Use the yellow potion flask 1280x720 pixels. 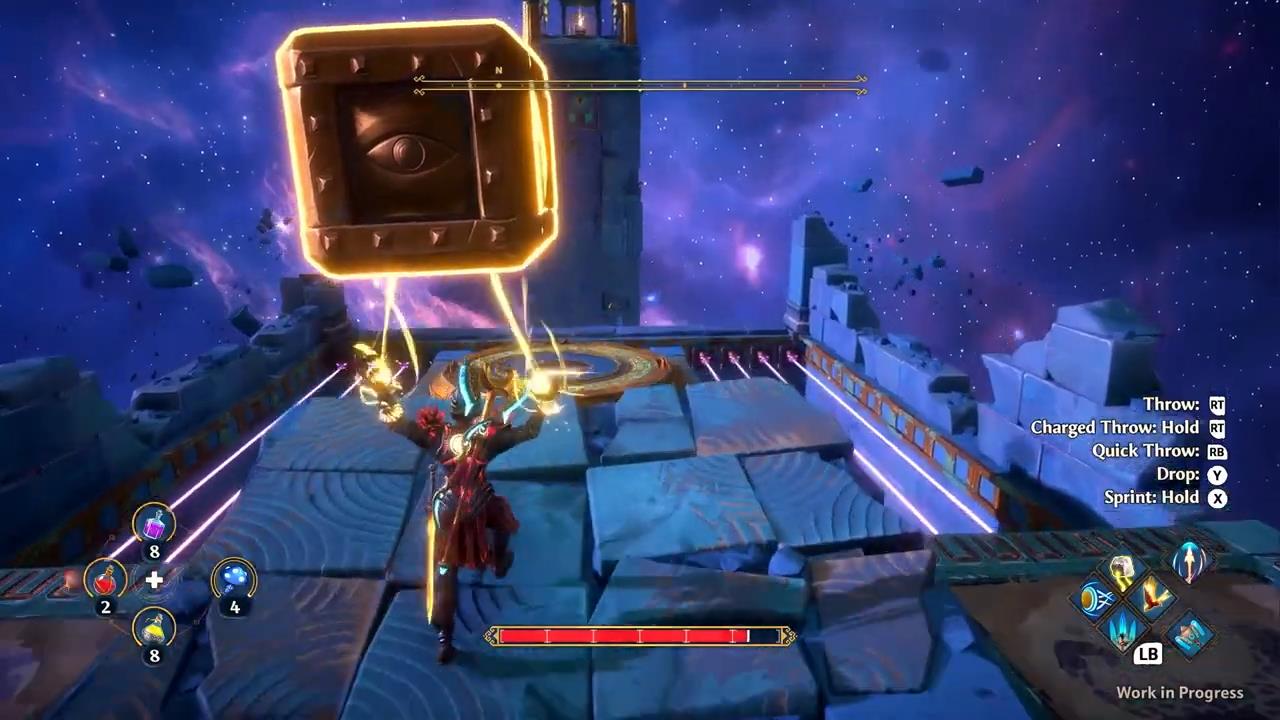point(154,628)
